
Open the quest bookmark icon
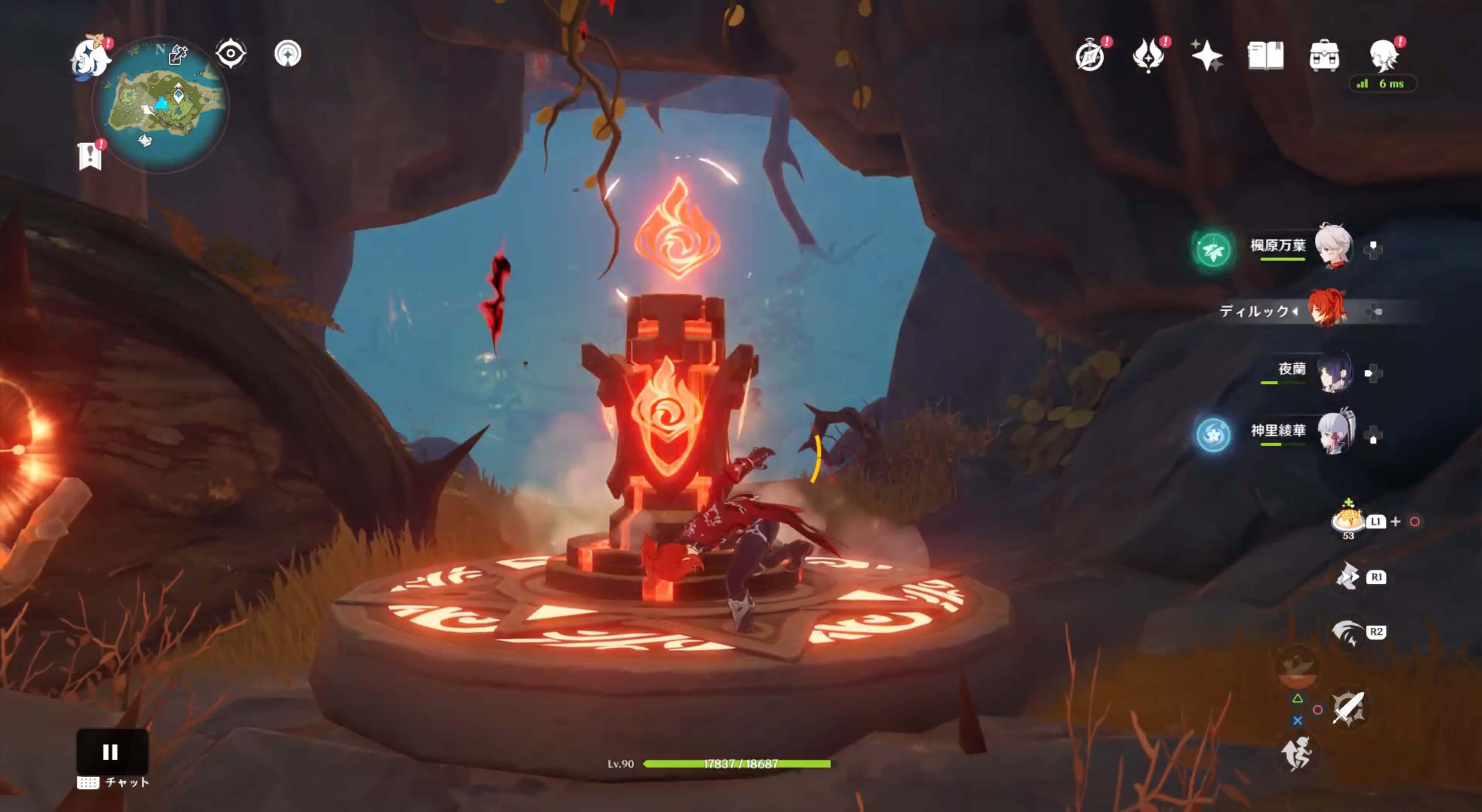[x=90, y=156]
